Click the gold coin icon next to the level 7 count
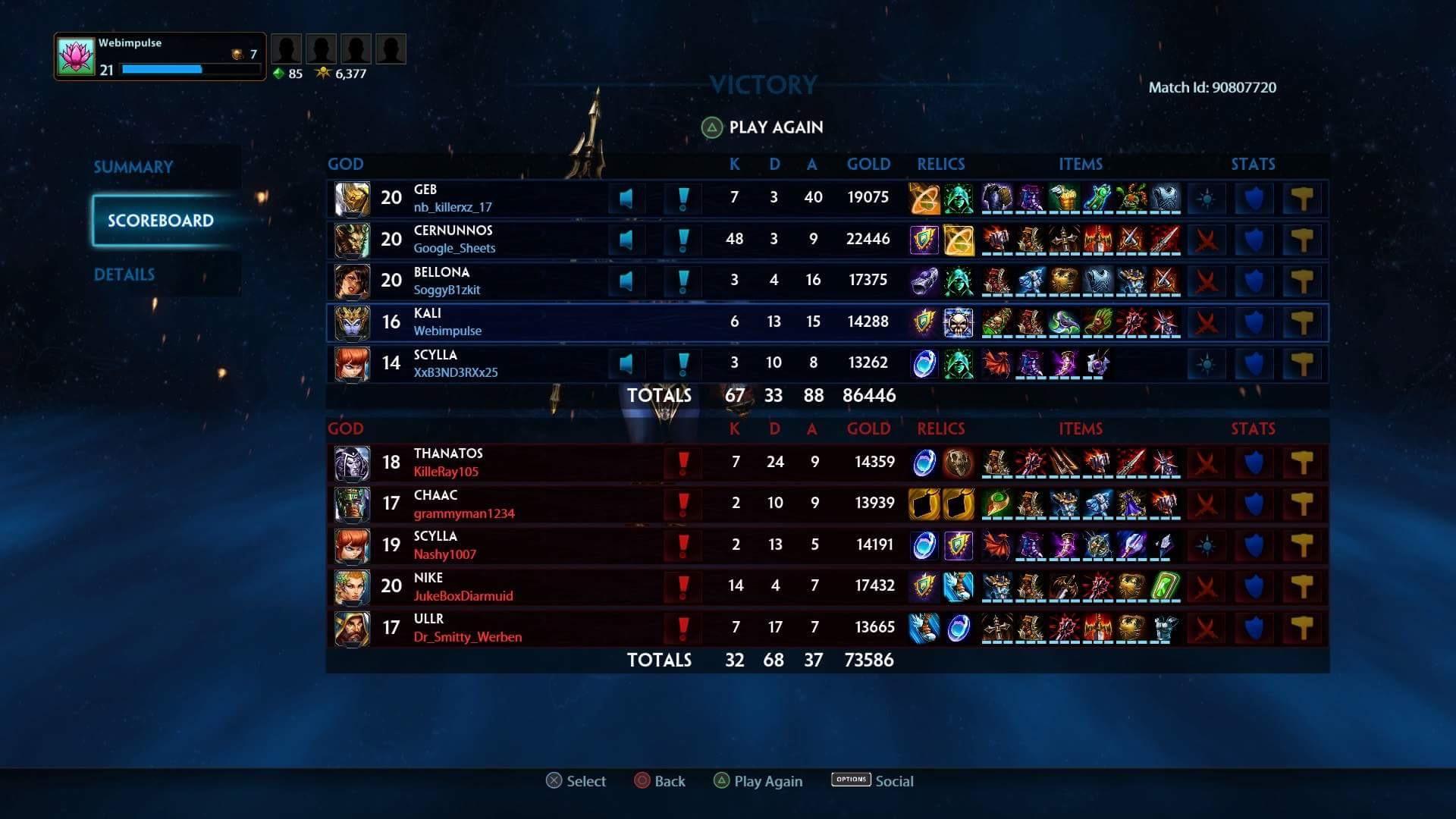 [x=237, y=54]
